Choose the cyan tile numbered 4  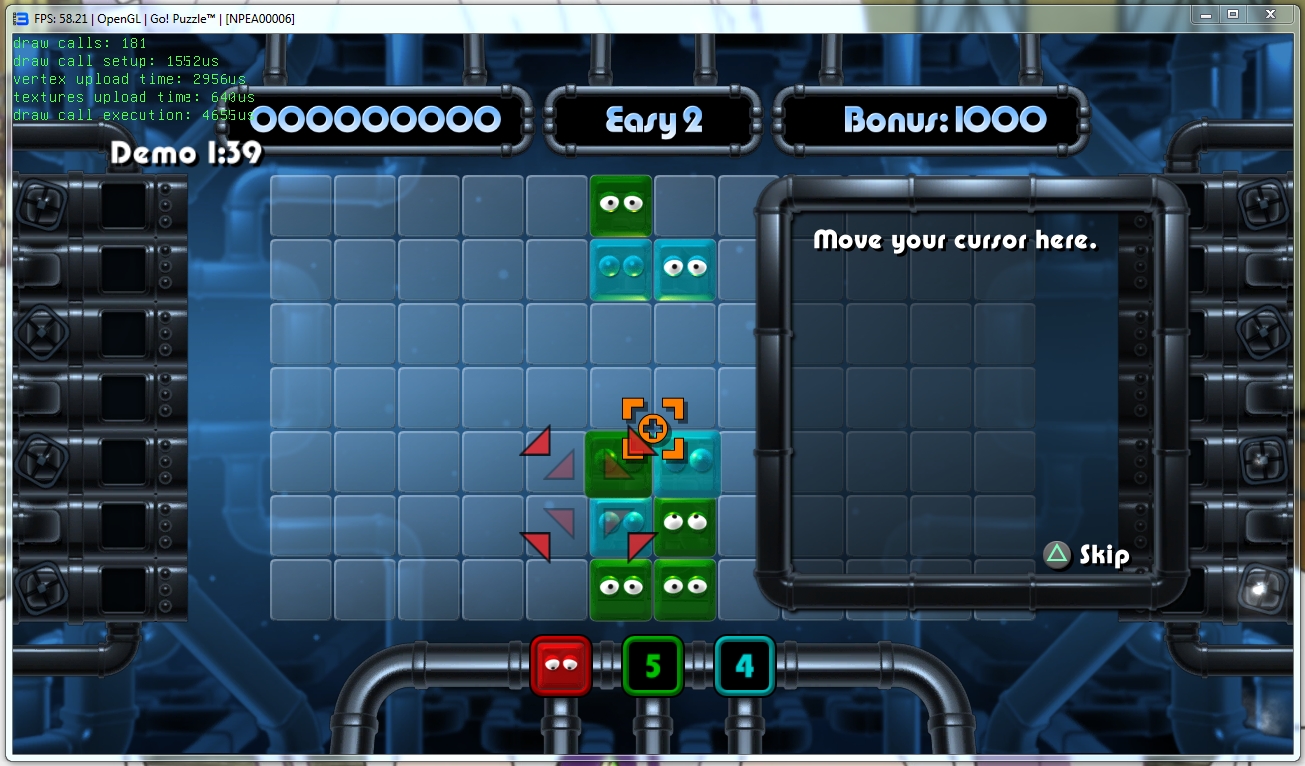pos(744,664)
